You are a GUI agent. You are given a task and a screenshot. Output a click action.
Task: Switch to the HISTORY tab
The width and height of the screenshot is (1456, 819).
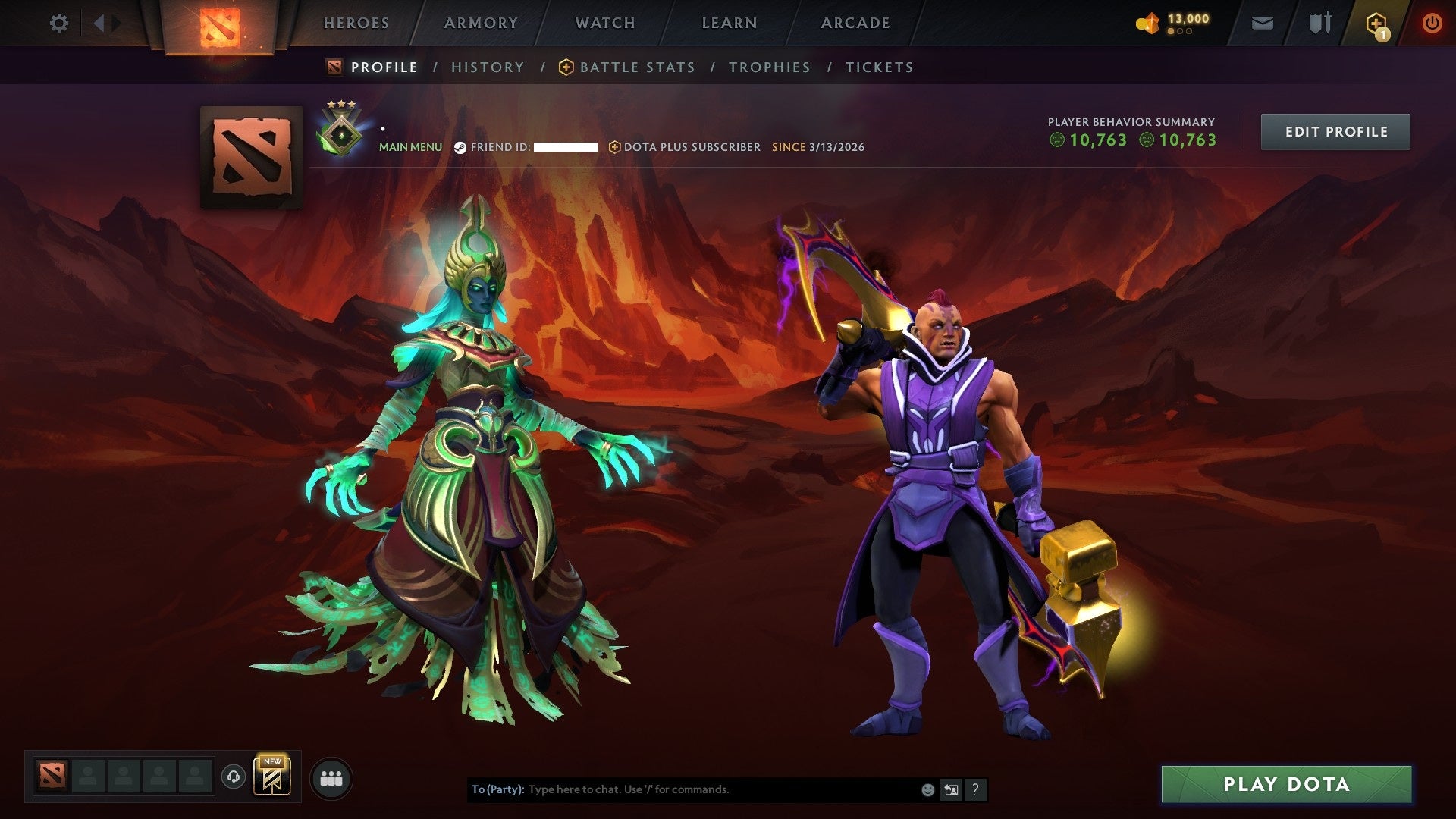488,67
